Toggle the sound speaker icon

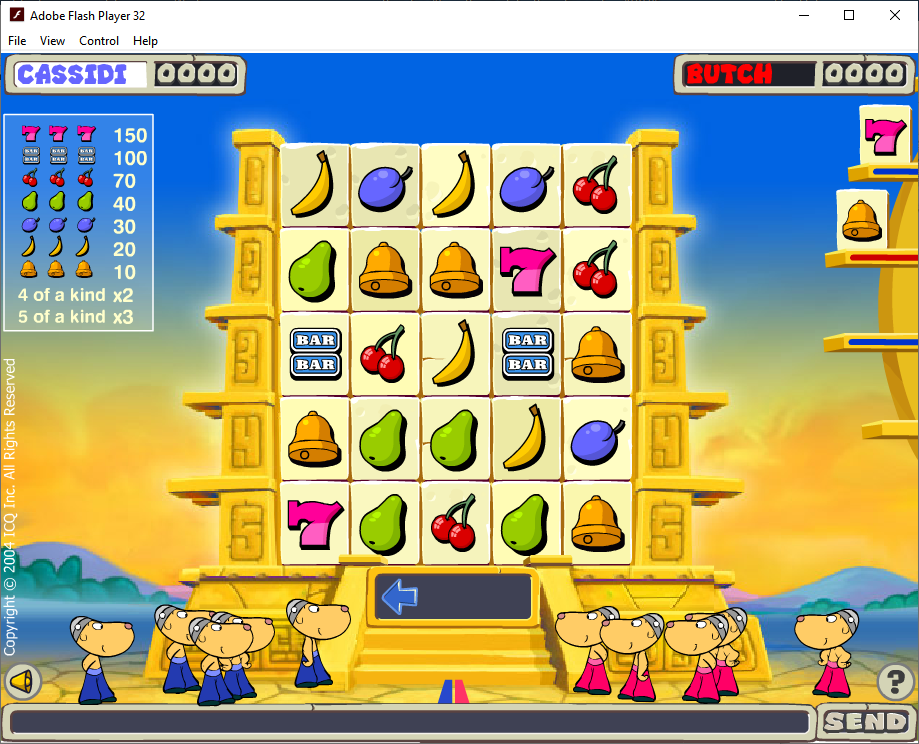20,682
